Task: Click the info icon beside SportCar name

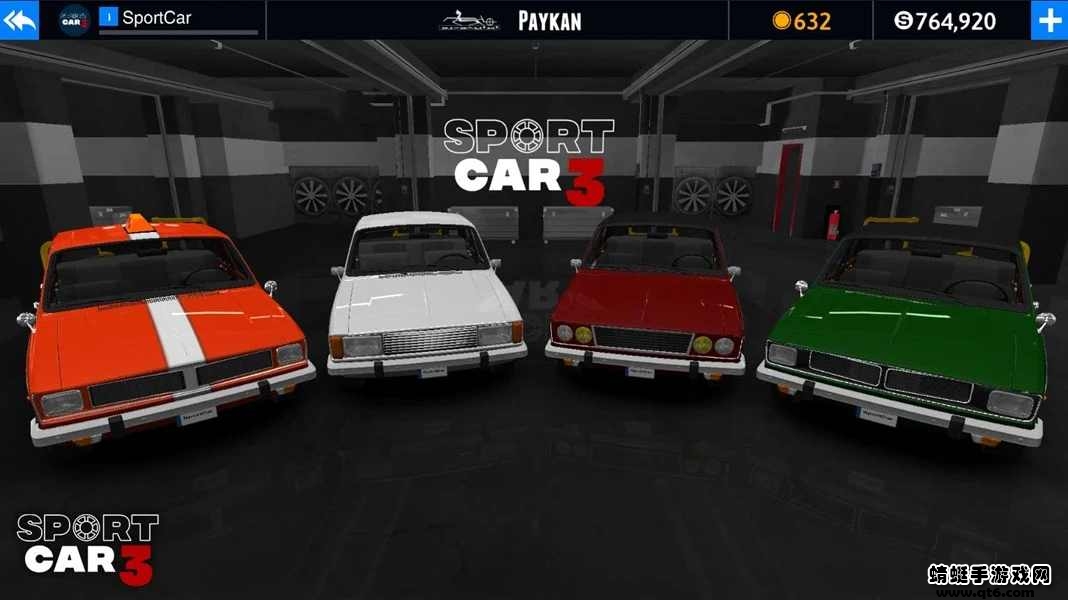Action: click(108, 17)
